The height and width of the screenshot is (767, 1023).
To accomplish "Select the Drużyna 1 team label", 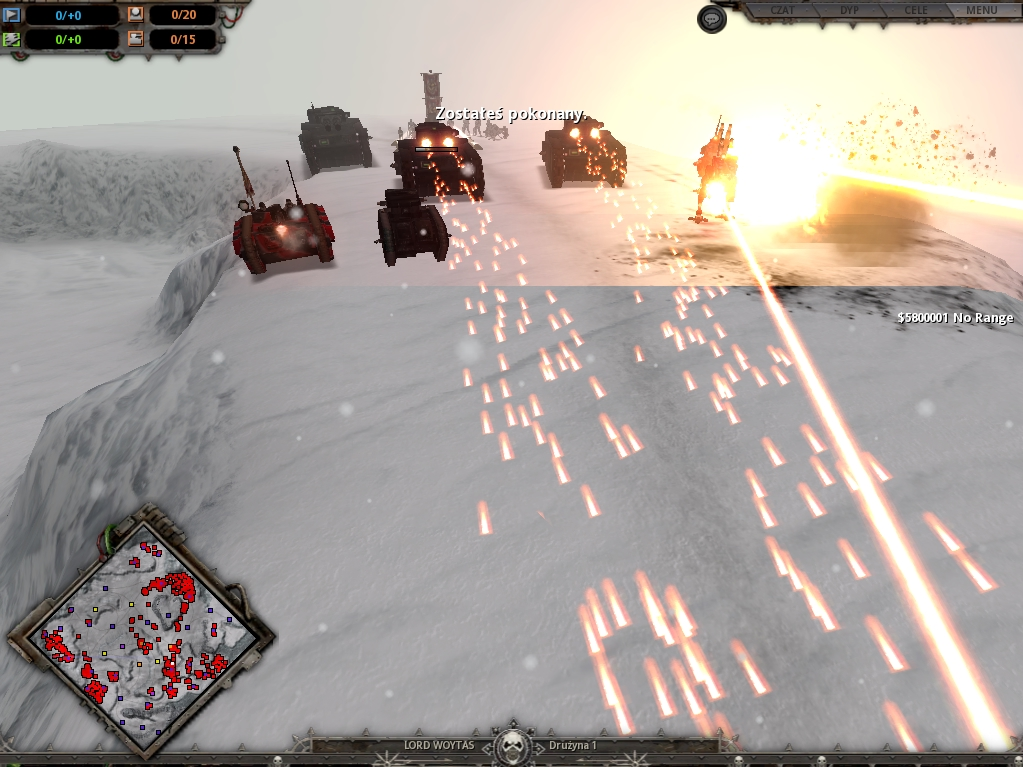I will coord(573,746).
